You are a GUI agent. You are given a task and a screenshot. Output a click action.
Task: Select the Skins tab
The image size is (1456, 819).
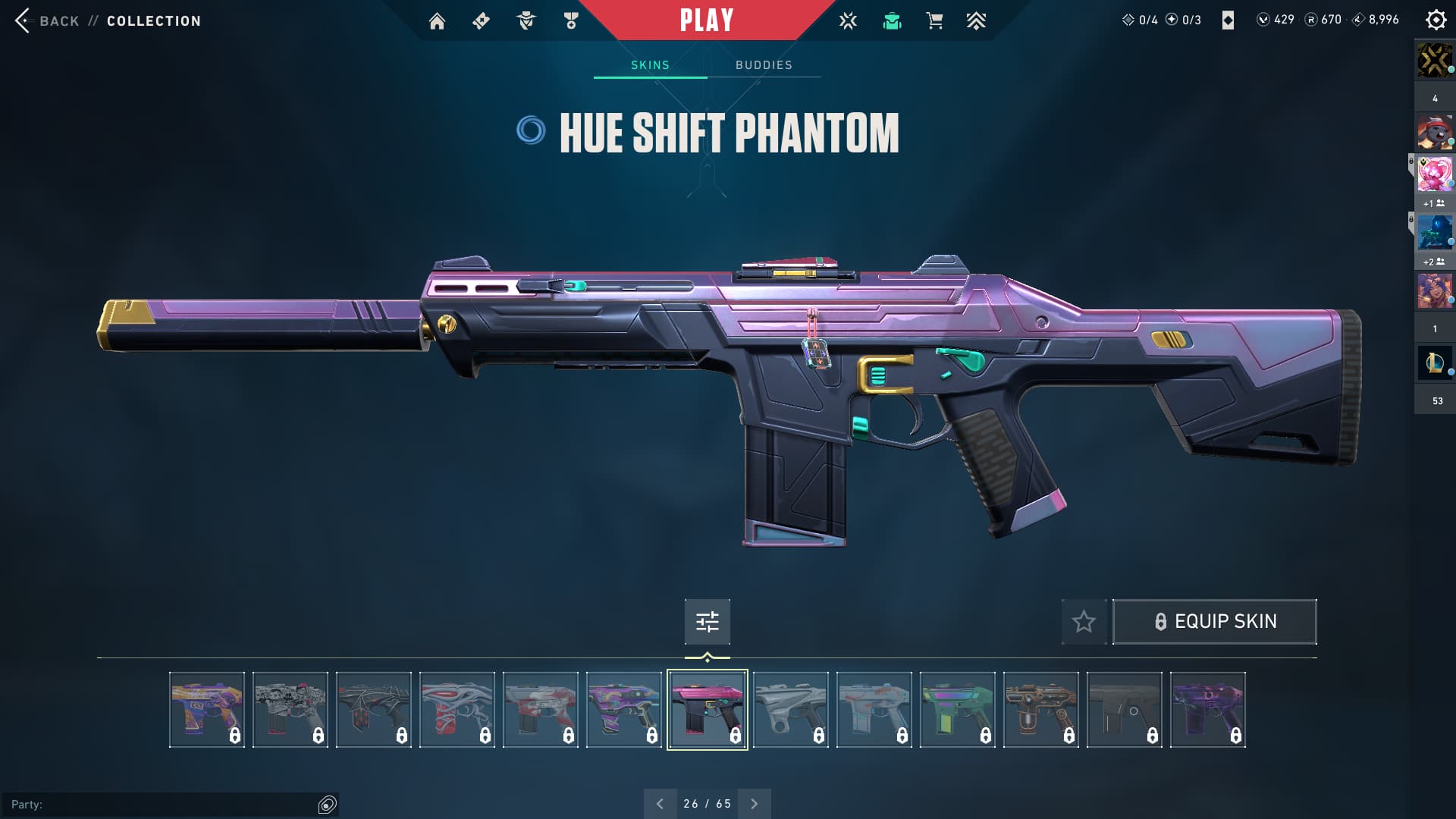tap(650, 65)
